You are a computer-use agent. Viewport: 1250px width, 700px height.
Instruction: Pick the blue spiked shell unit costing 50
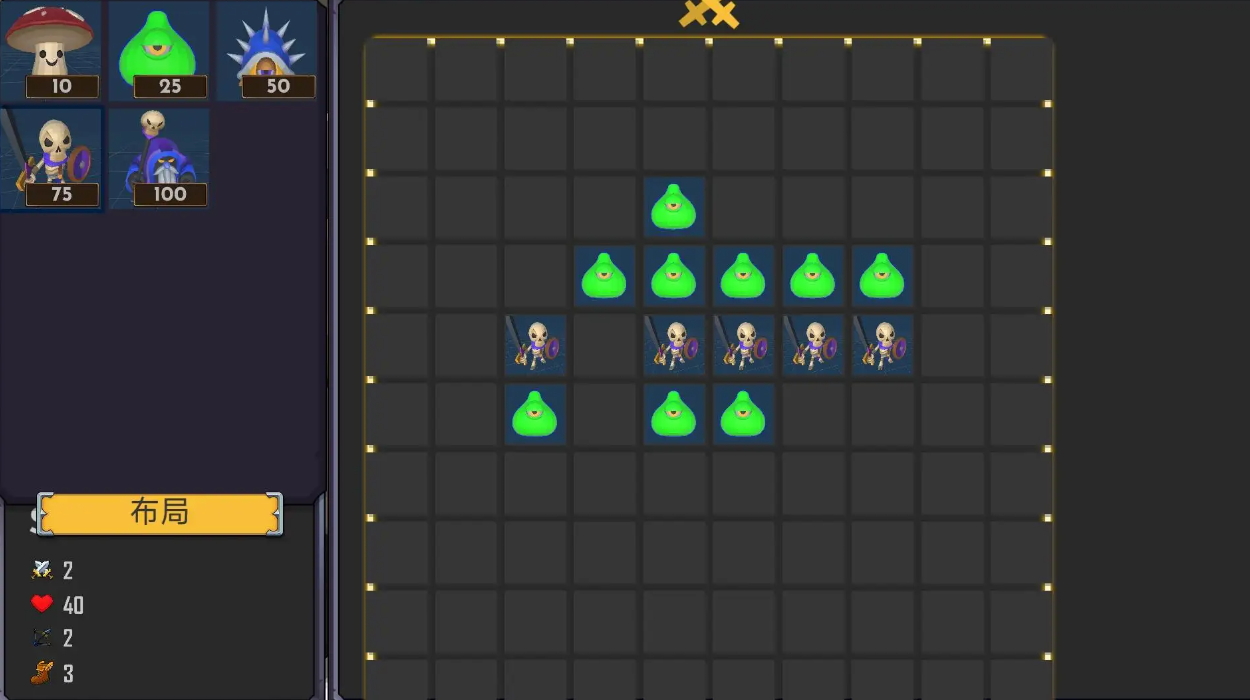[x=267, y=48]
